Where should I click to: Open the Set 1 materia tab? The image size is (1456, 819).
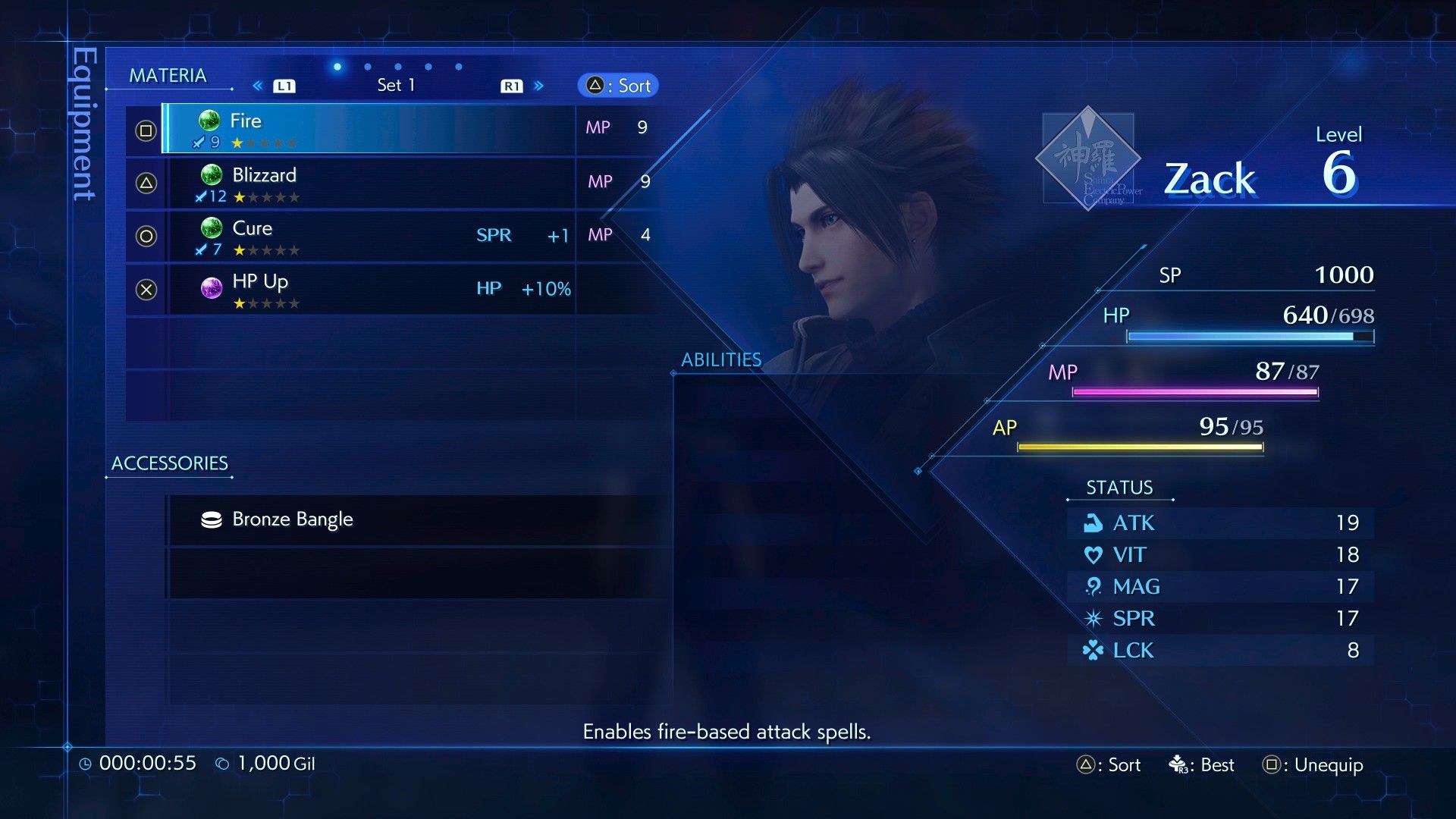pyautogui.click(x=396, y=85)
